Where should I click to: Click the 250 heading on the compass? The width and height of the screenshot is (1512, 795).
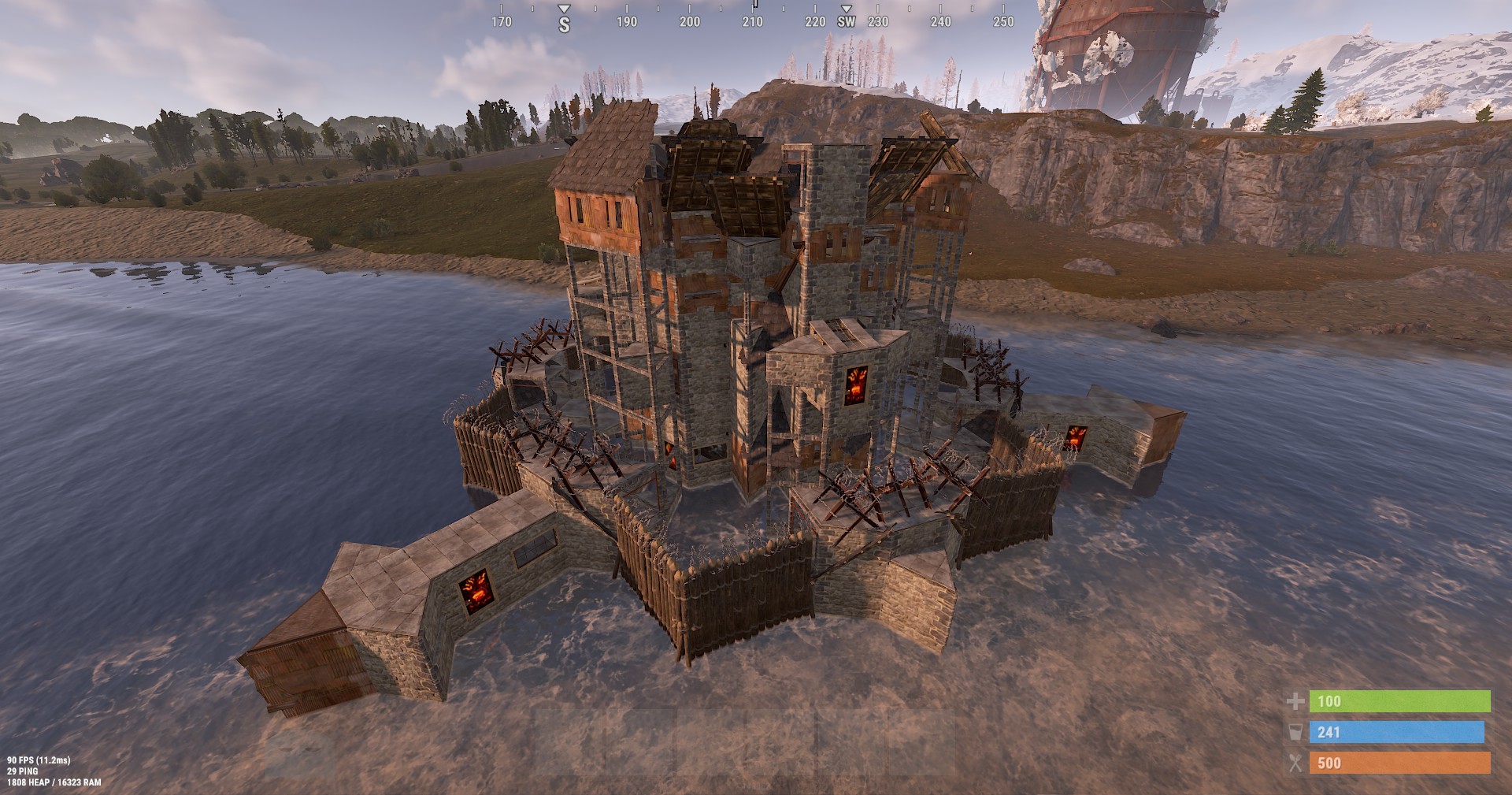tap(1002, 22)
